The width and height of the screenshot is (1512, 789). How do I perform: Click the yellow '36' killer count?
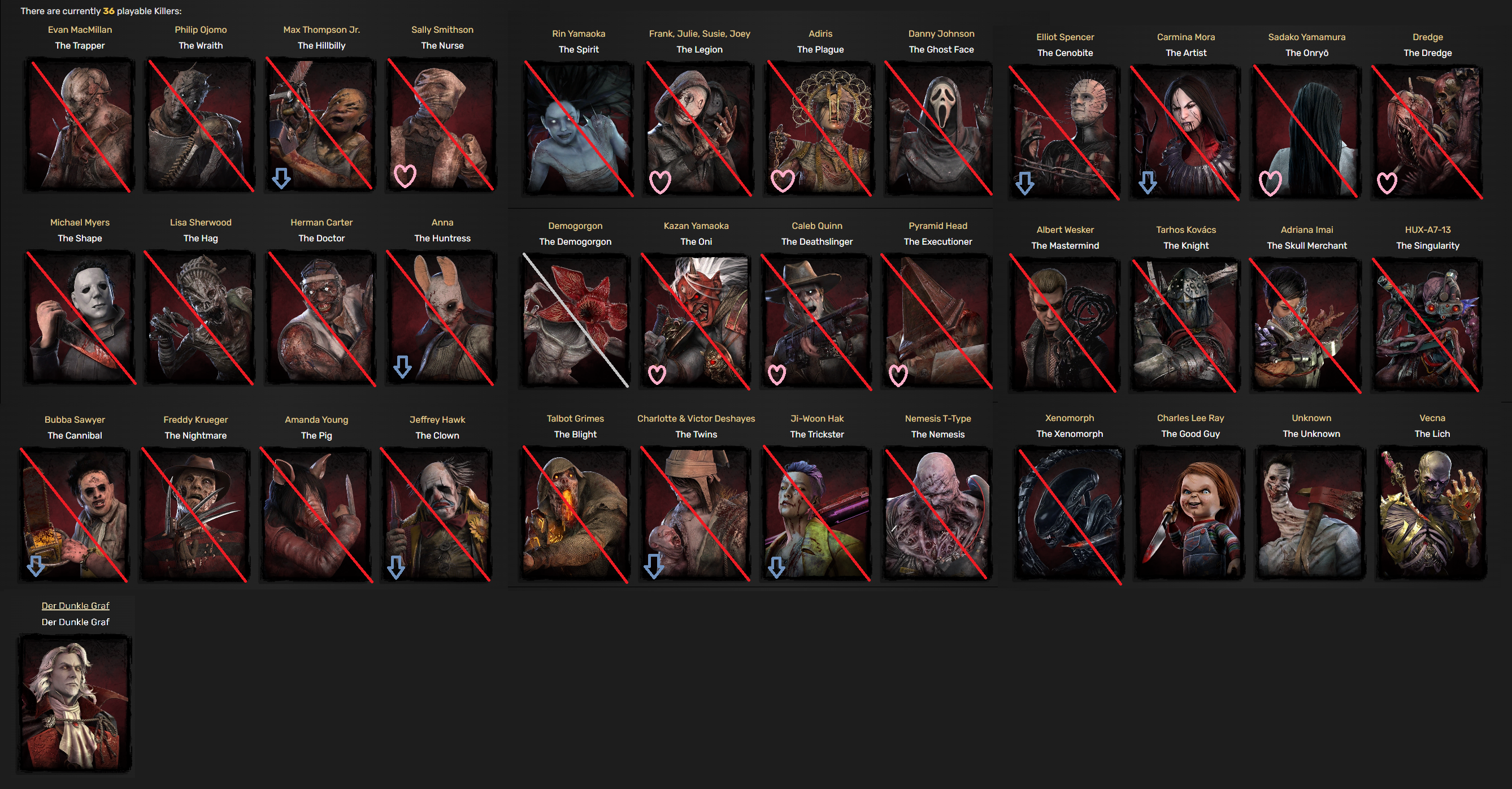tap(108, 10)
